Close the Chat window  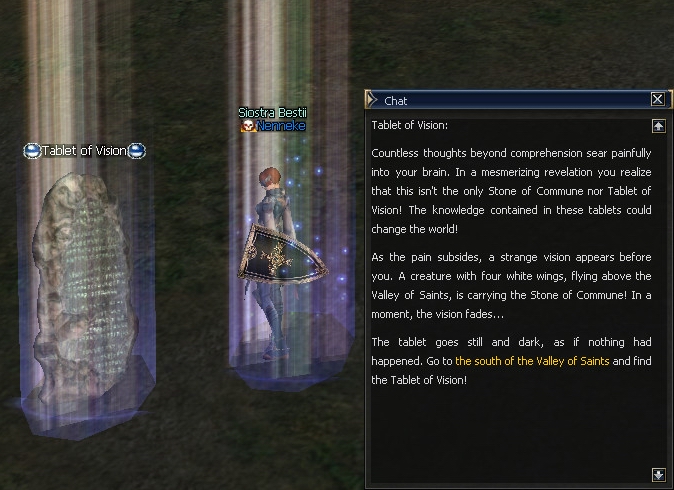point(657,99)
